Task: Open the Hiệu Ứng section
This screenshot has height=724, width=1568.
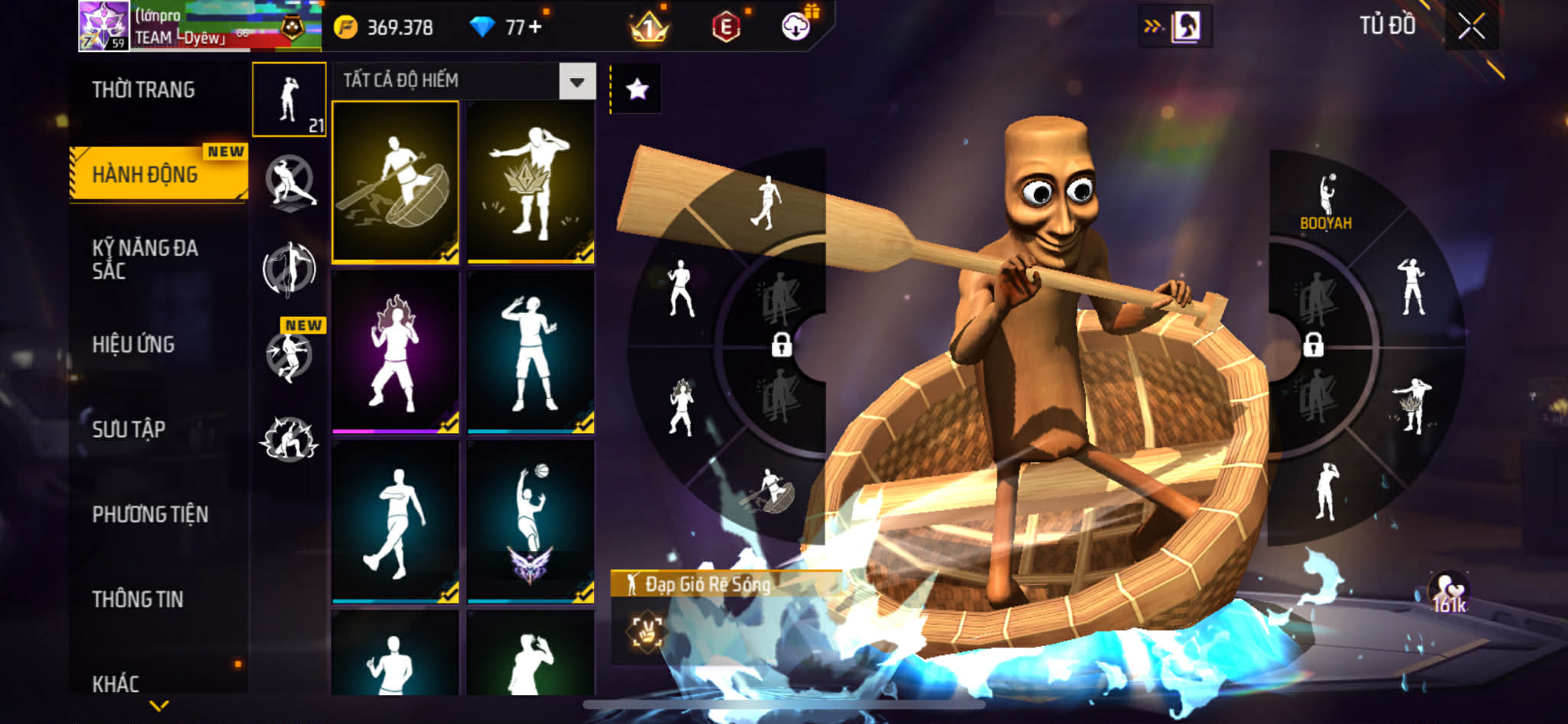Action: tap(133, 344)
